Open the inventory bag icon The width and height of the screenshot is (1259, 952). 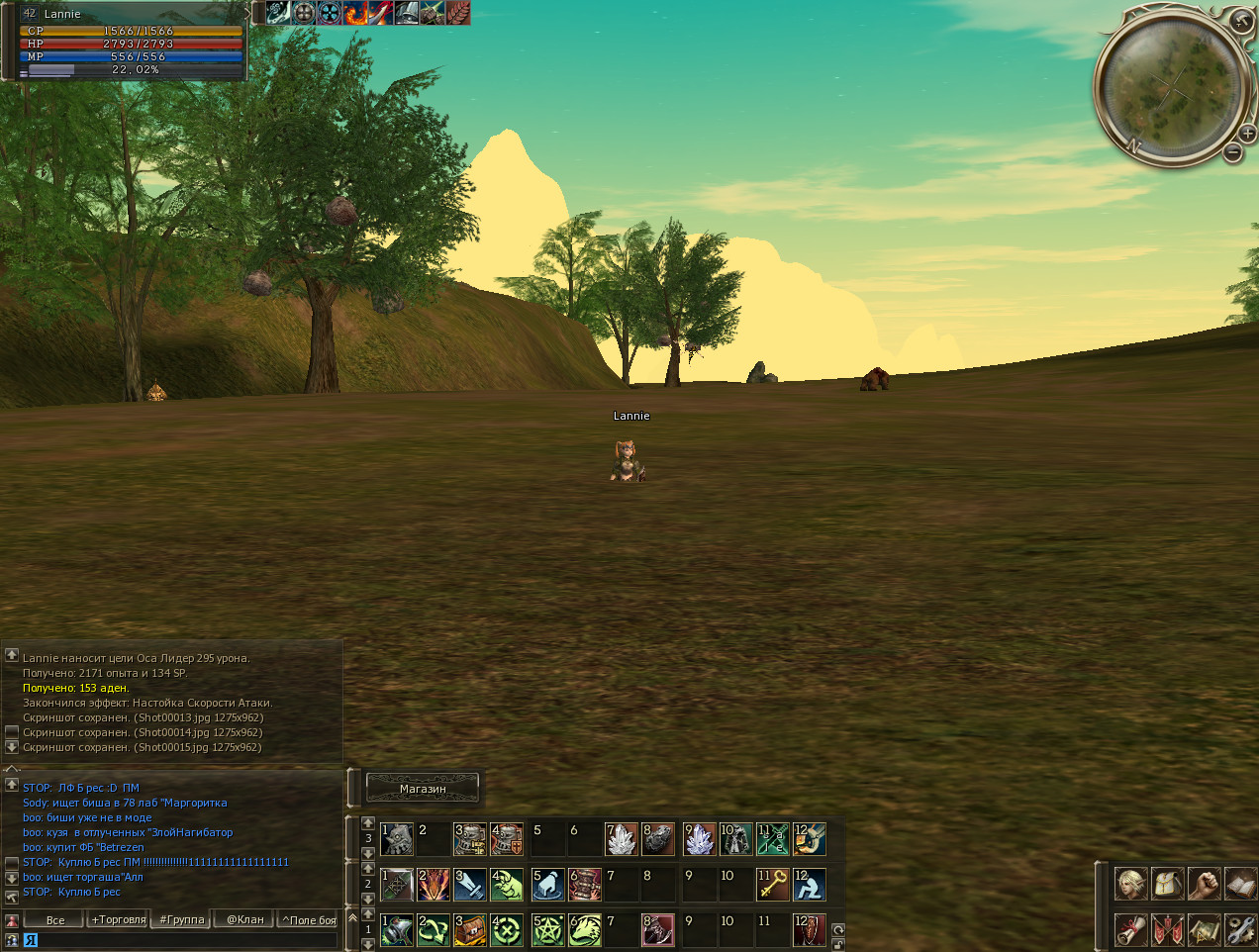click(x=1168, y=884)
